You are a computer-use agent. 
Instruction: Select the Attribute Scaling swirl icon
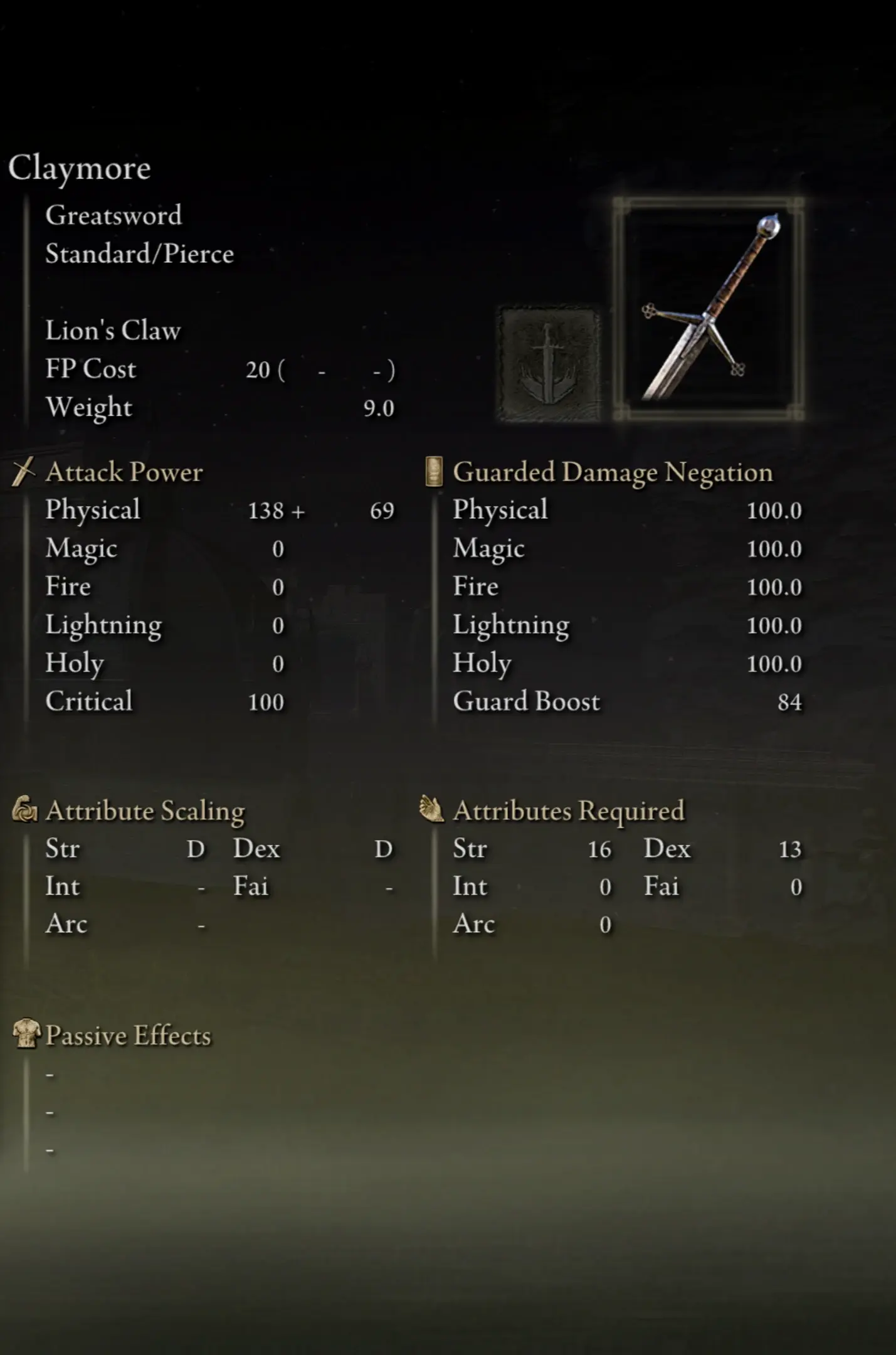25,809
